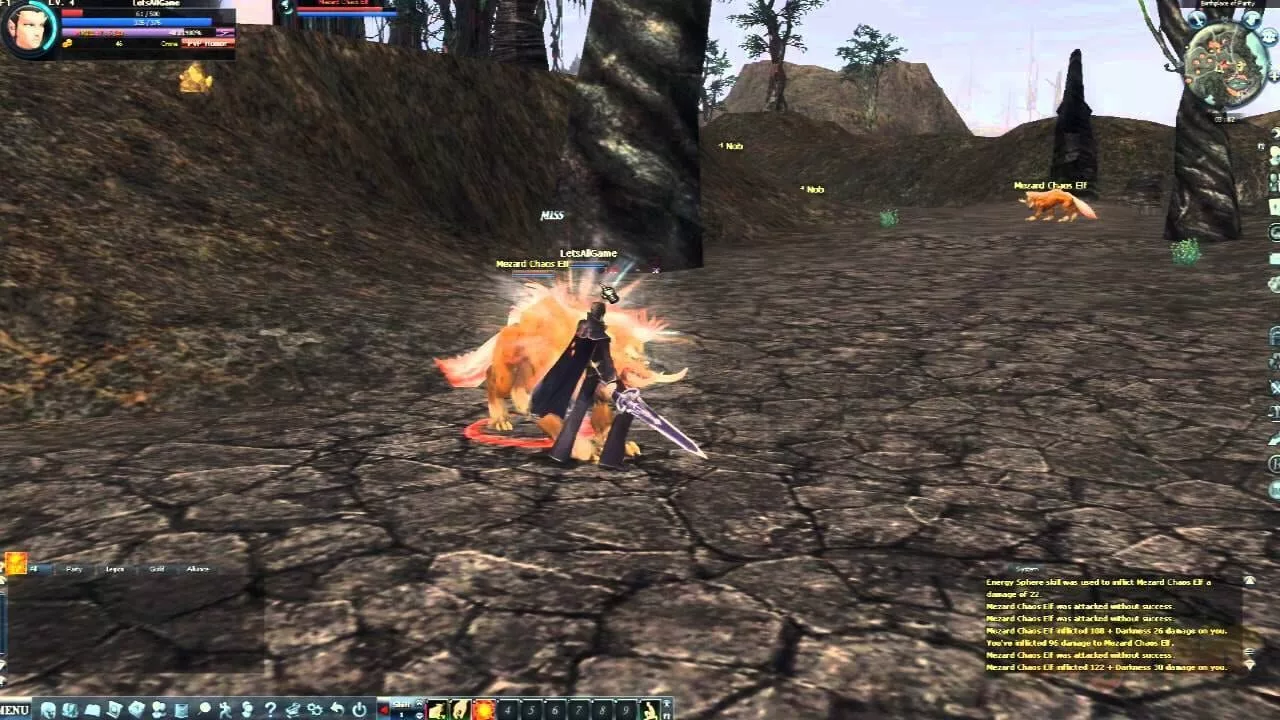This screenshot has width=1280, height=720.
Task: Click the leftmost green skill slot in hotbar
Action: click(x=436, y=708)
